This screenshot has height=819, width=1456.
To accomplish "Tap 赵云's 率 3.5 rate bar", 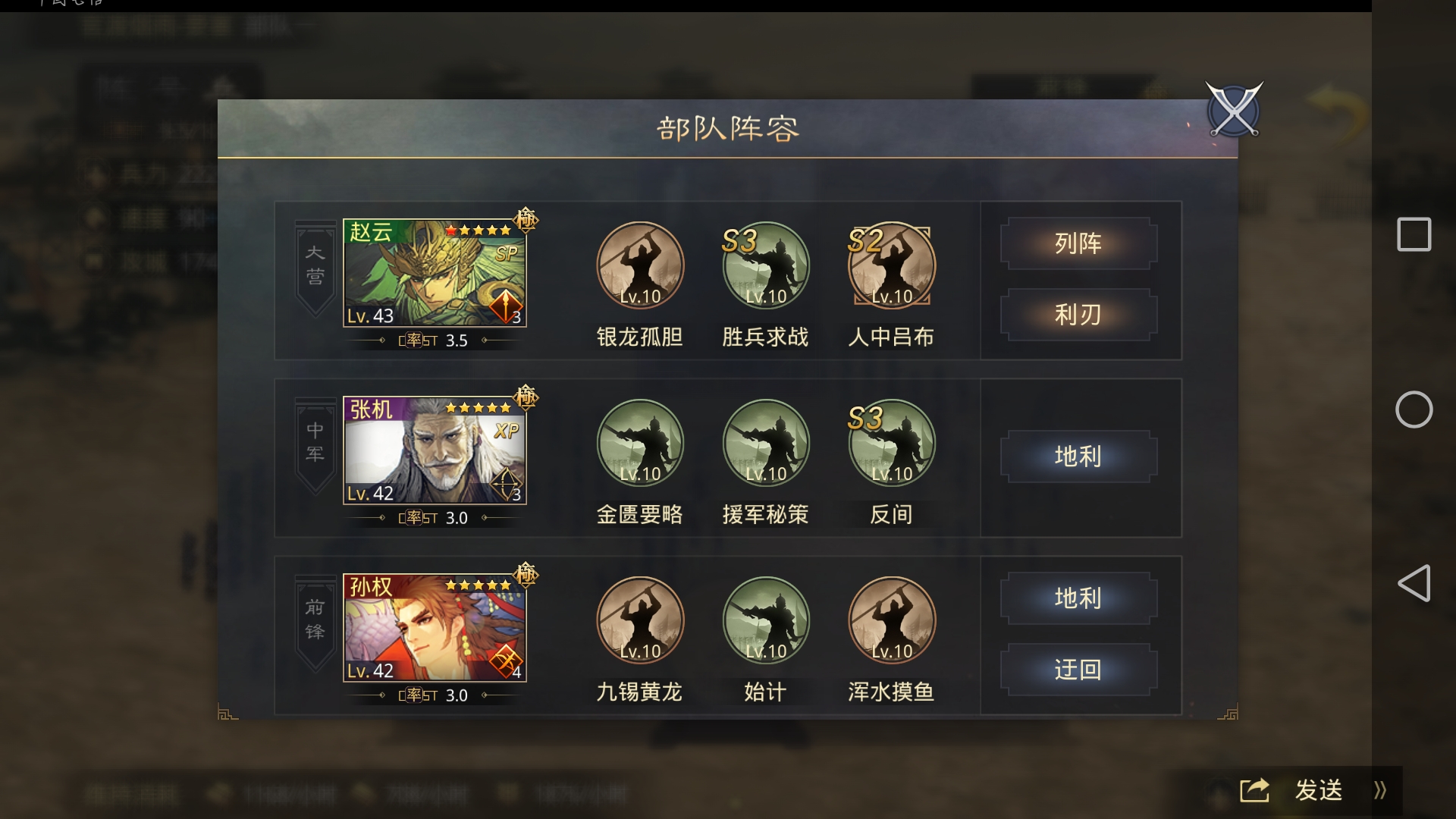I will pyautogui.click(x=435, y=340).
